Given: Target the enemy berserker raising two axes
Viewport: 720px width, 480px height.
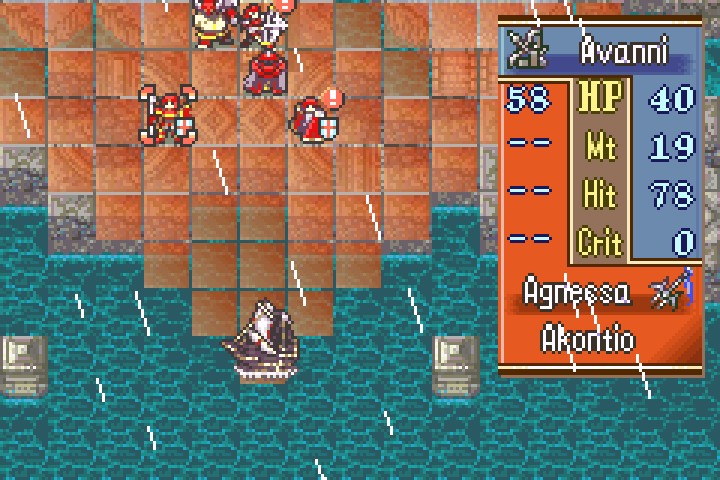Looking at the screenshot, I should coord(168,114).
